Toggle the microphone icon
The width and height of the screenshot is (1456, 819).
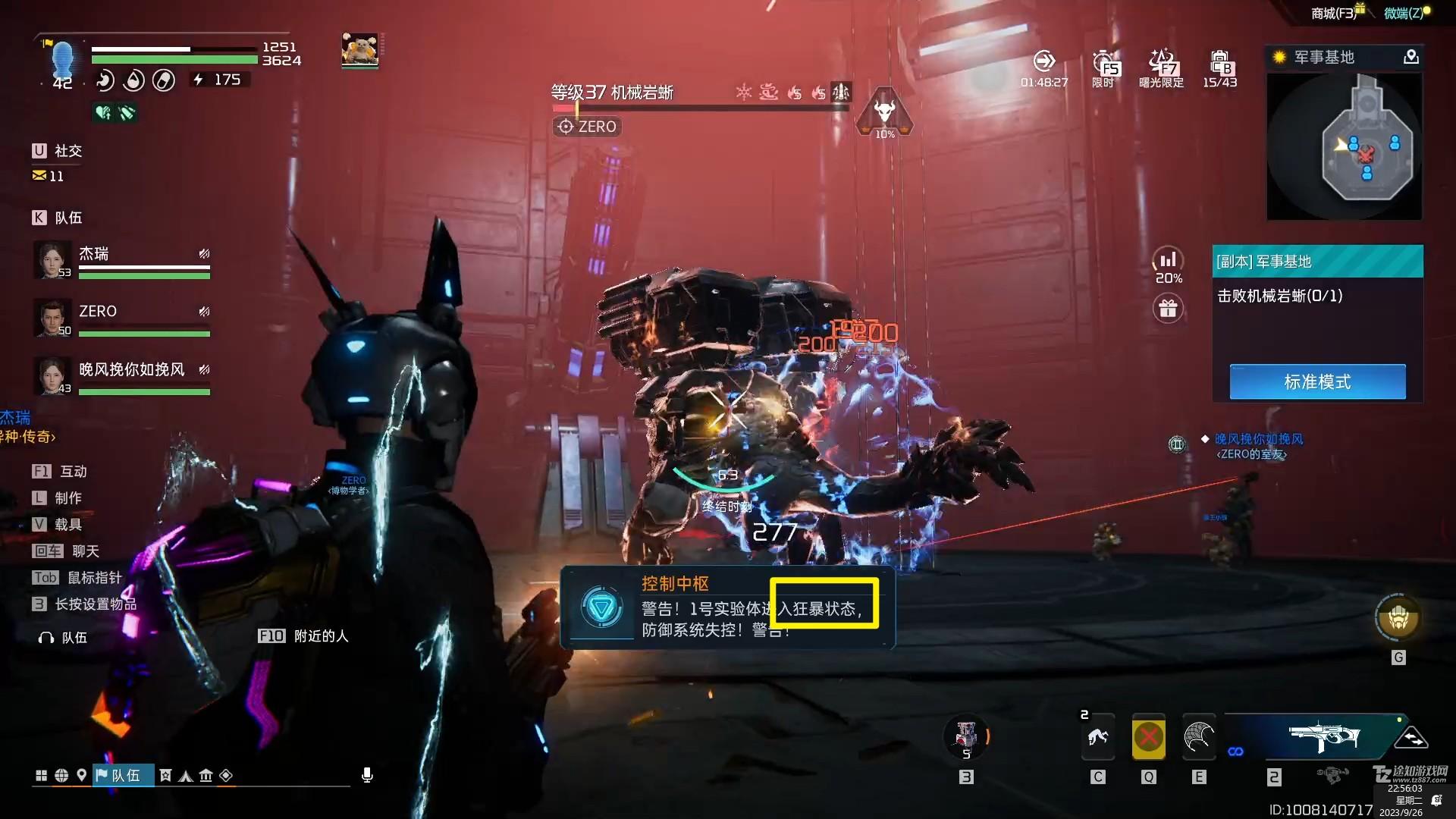(367, 775)
